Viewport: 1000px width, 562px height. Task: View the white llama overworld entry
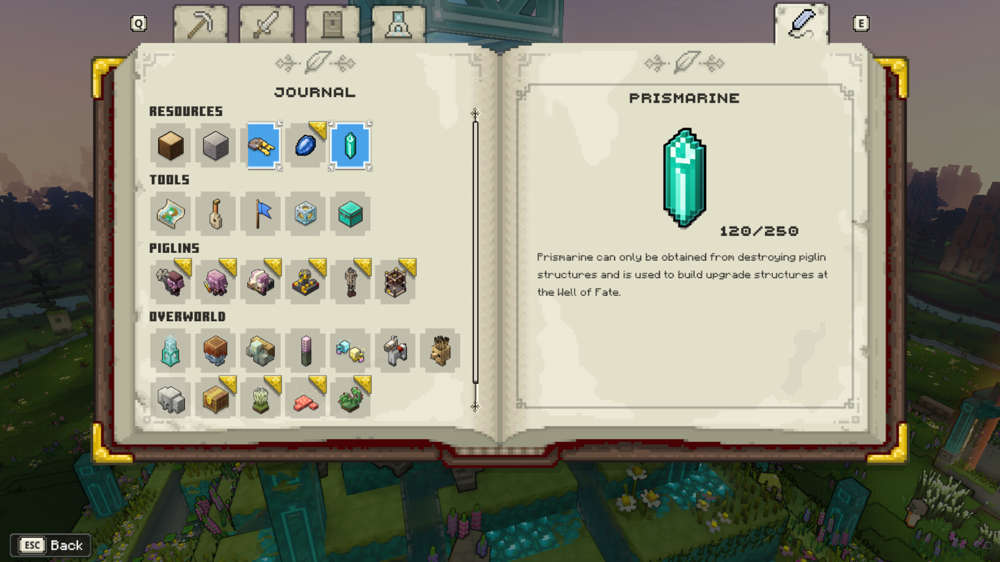(395, 351)
